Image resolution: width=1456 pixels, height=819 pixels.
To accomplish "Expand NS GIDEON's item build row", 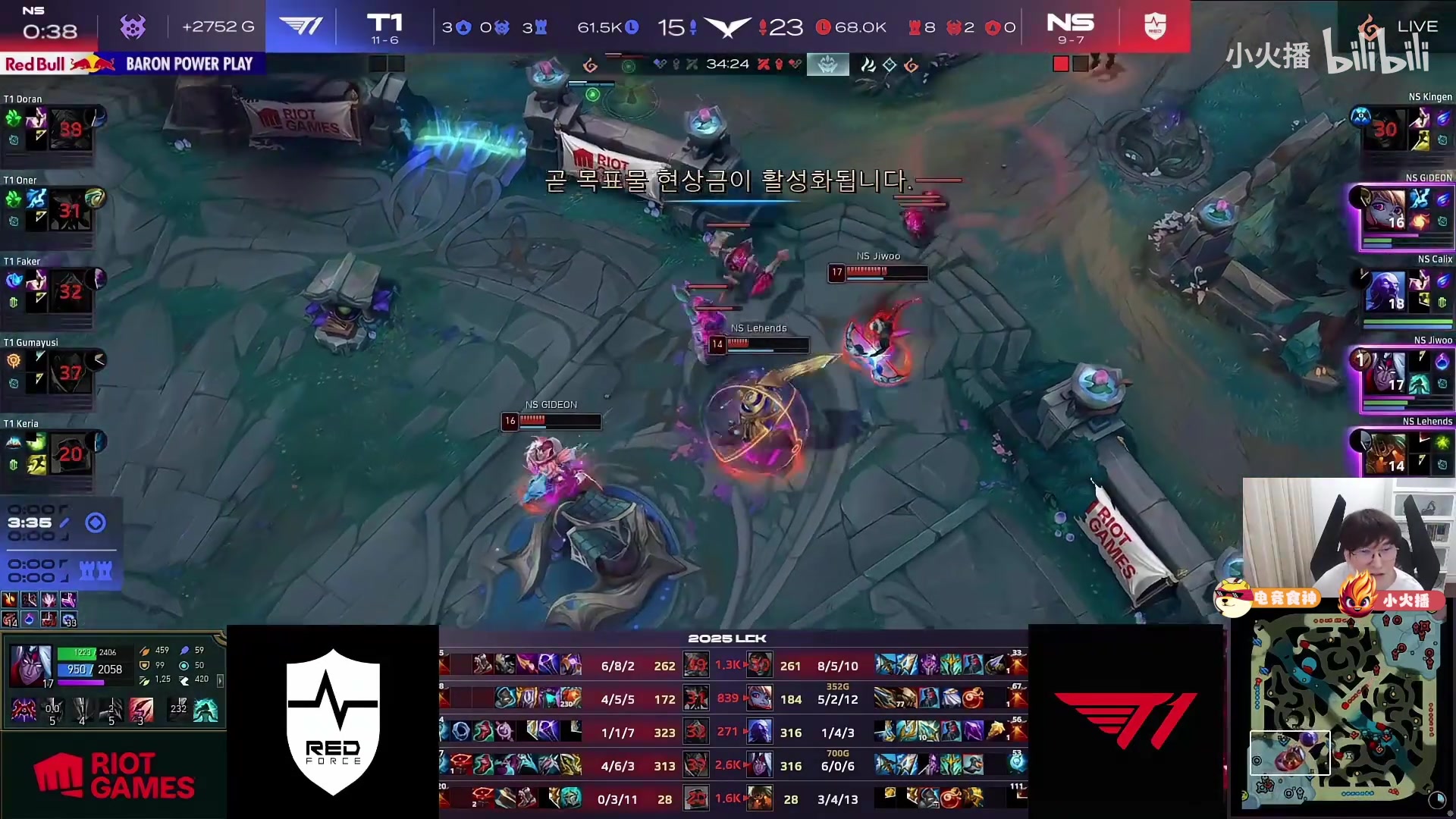I will pos(933,698).
